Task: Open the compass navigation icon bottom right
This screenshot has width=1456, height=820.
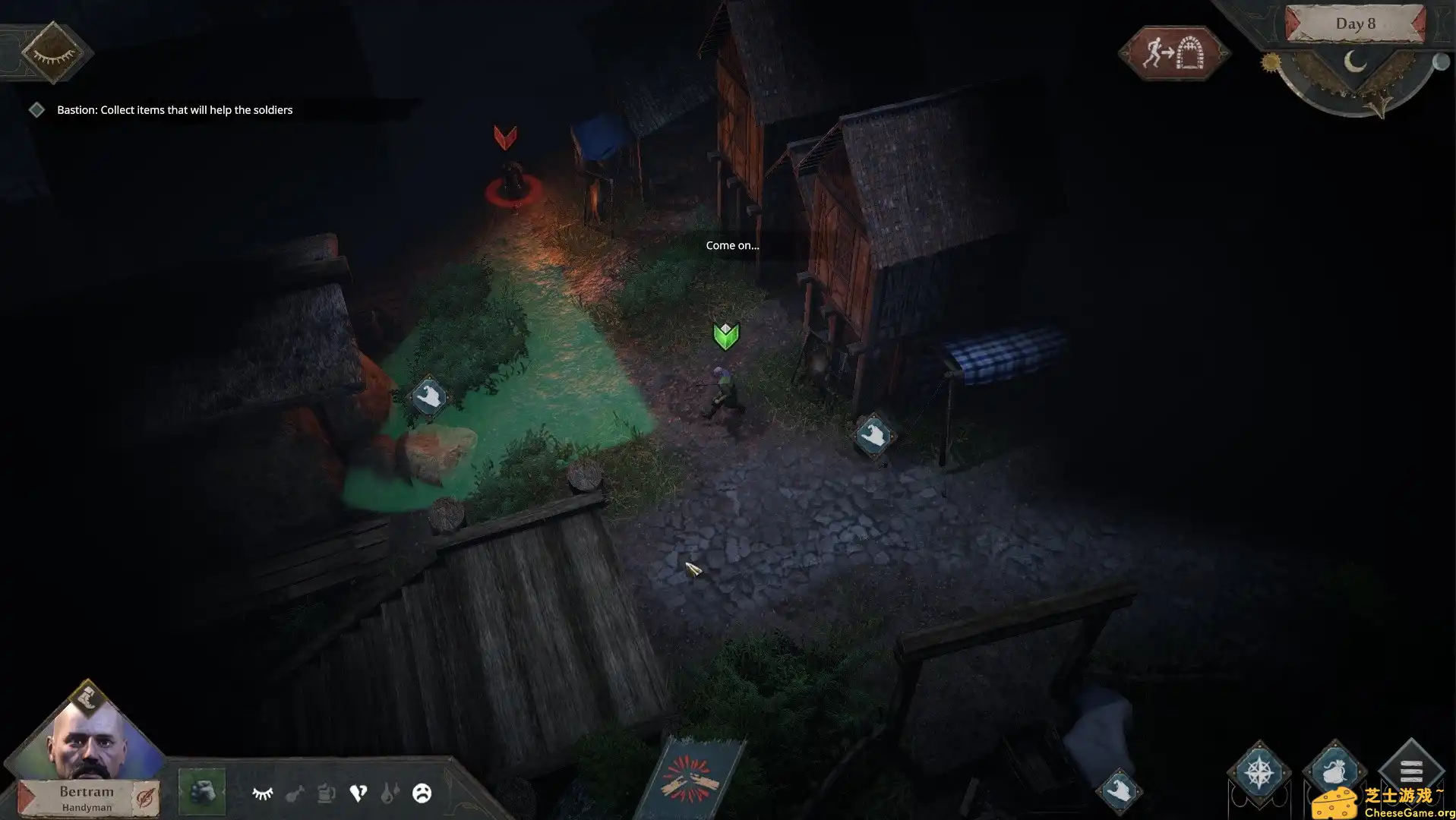Action: (x=1260, y=772)
